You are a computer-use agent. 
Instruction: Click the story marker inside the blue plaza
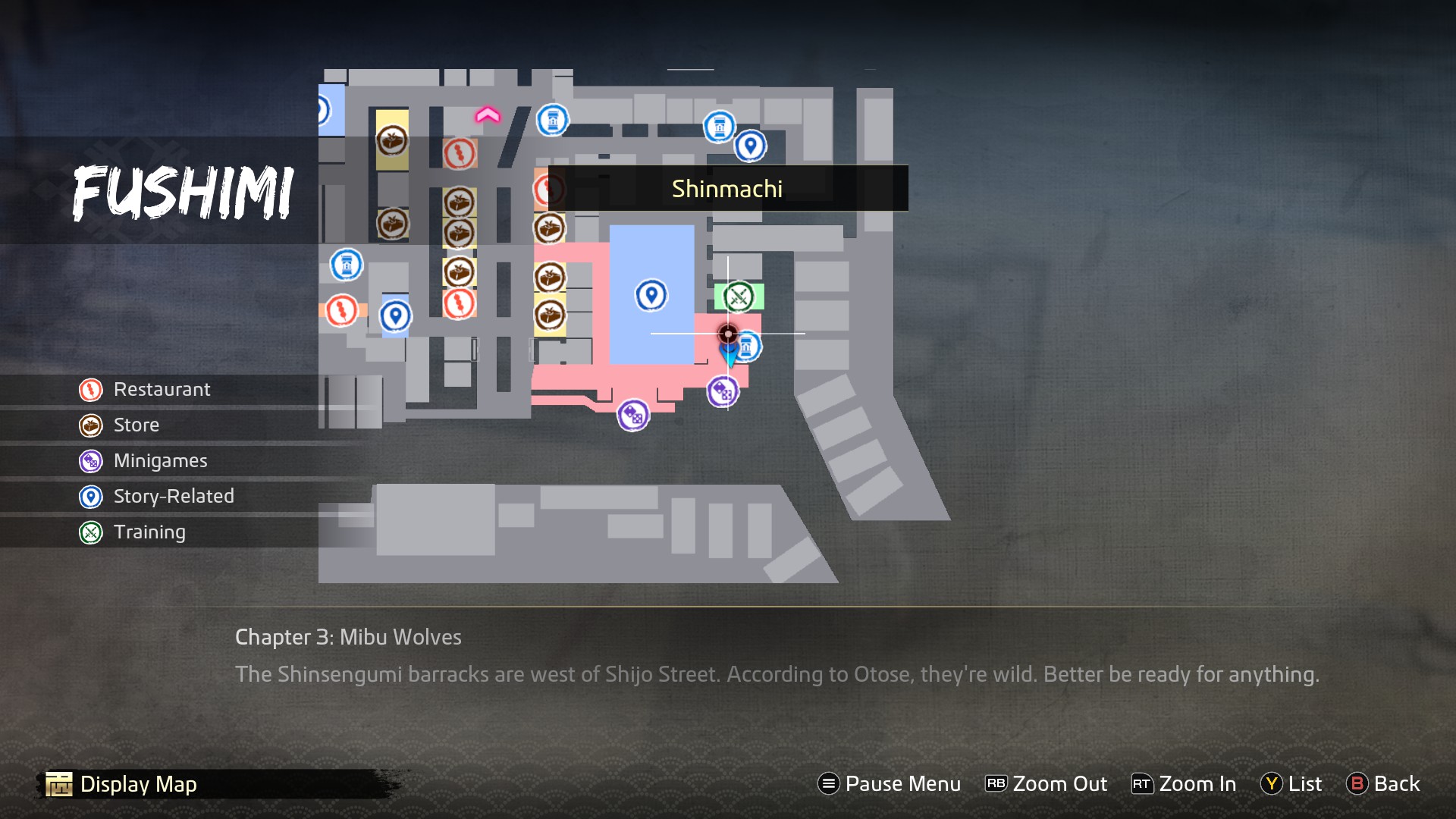pyautogui.click(x=651, y=295)
